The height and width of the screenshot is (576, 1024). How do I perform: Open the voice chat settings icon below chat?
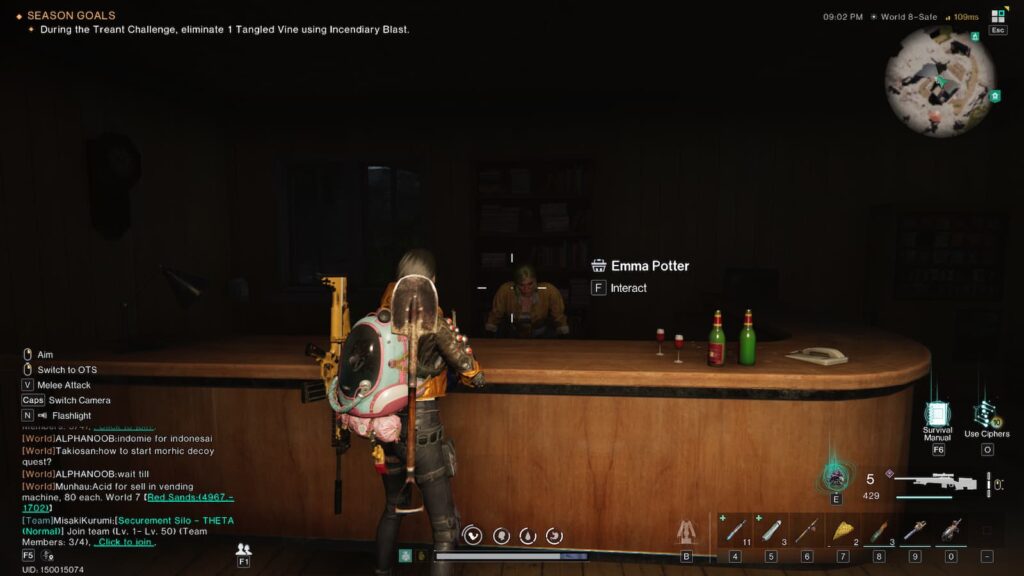coord(48,555)
